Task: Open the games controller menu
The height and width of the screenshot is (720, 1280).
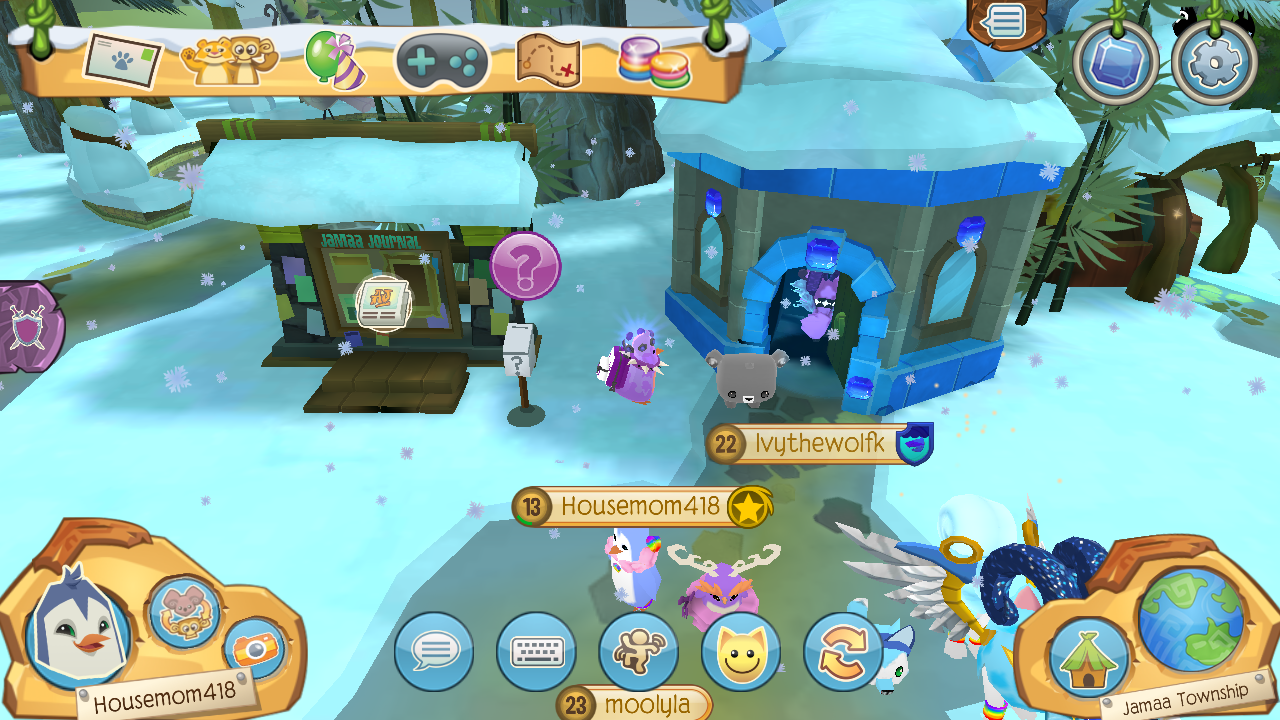Action: [x=440, y=62]
